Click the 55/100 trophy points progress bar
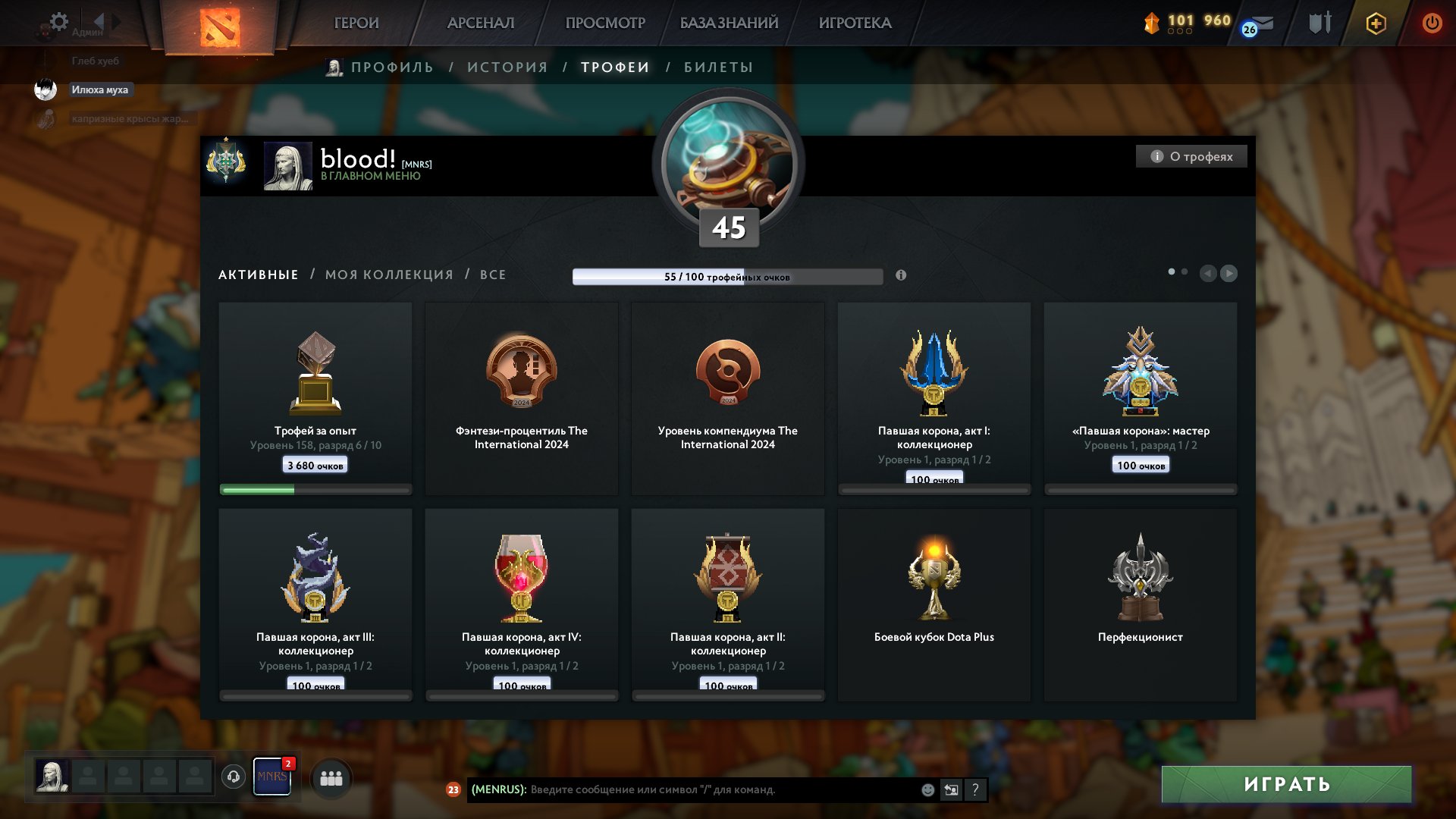 [x=729, y=278]
